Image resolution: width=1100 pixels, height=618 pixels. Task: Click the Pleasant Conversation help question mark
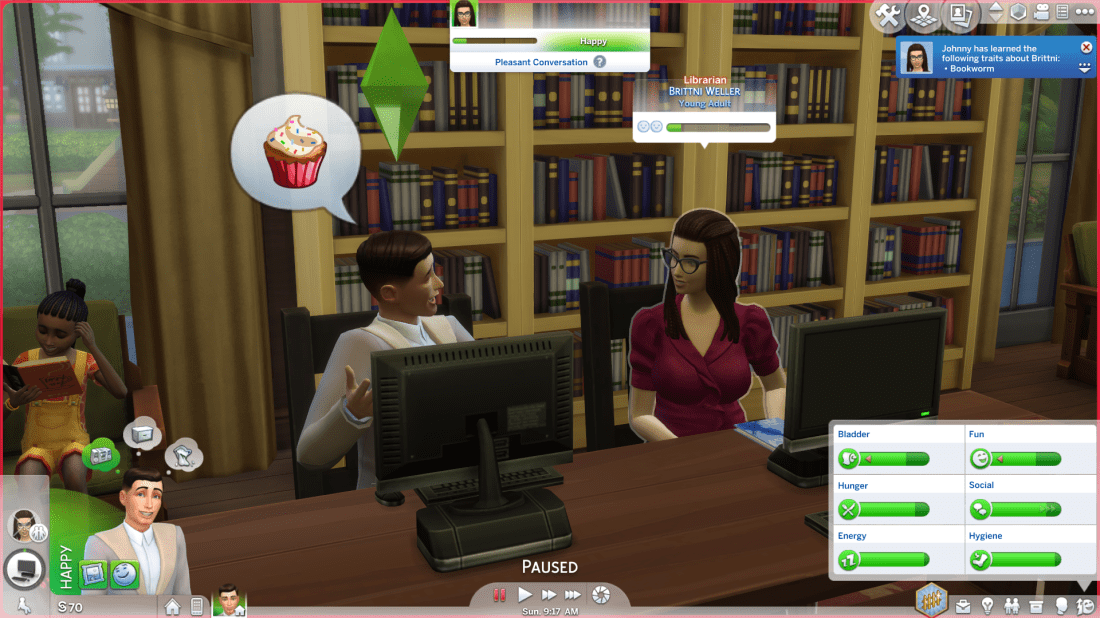[600, 62]
